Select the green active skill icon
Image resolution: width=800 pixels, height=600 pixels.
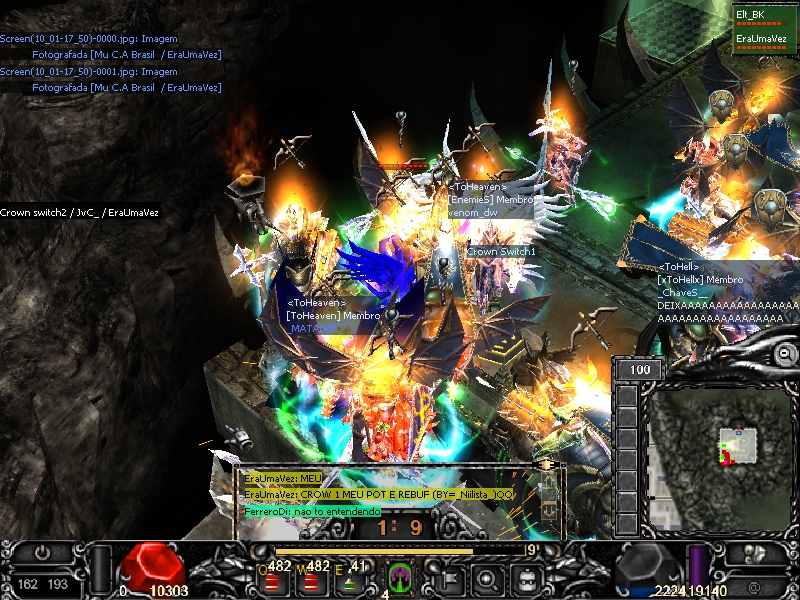(x=399, y=578)
